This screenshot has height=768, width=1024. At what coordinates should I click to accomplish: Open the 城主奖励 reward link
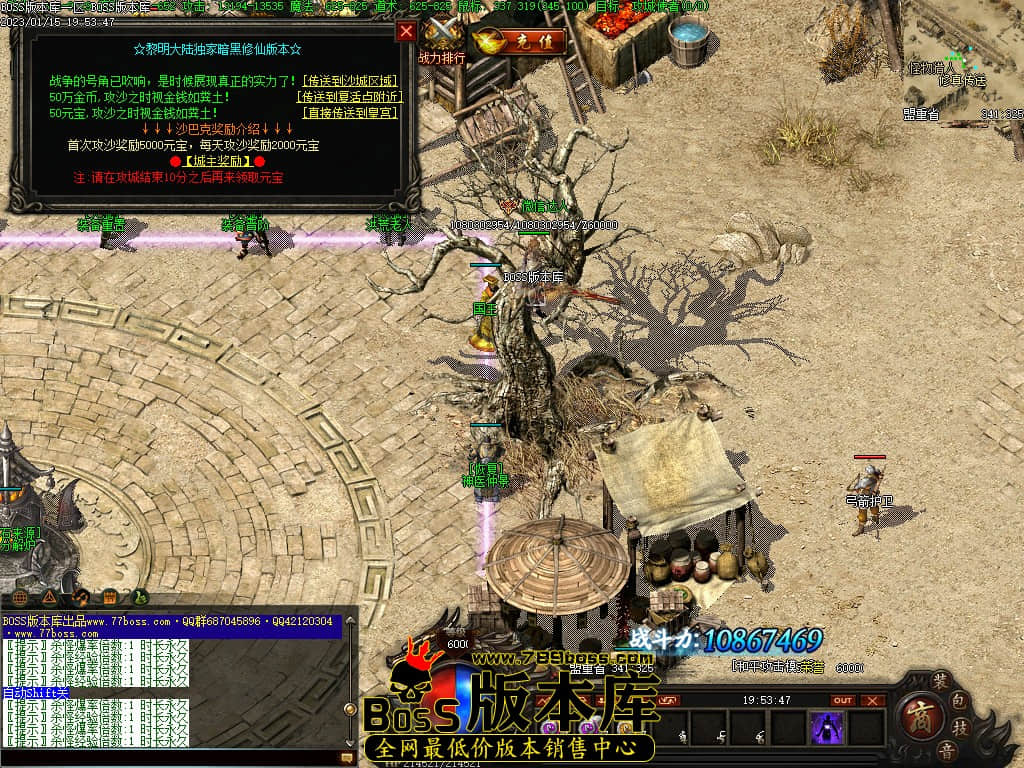point(216,161)
